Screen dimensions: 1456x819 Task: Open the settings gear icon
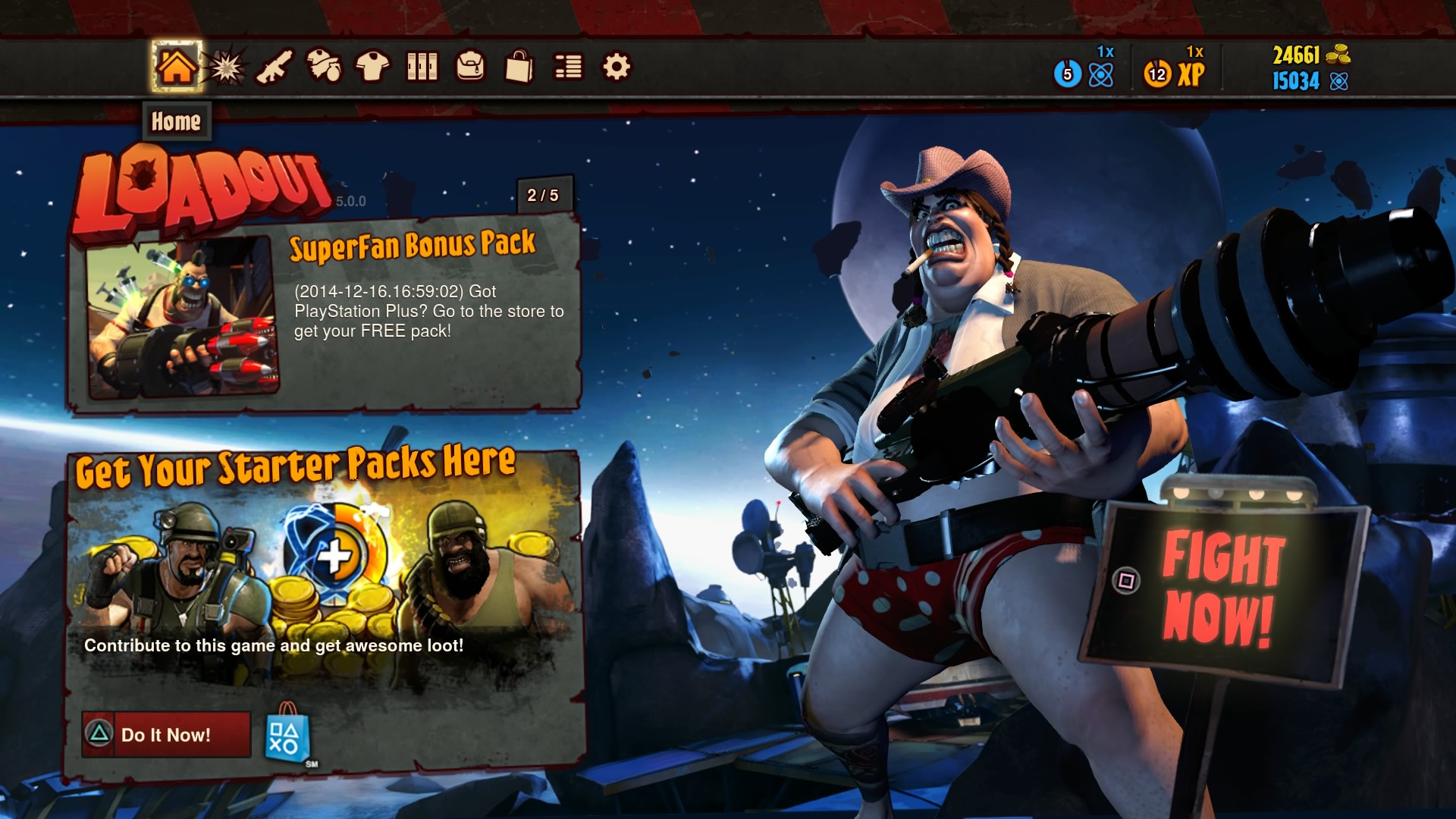click(x=618, y=67)
